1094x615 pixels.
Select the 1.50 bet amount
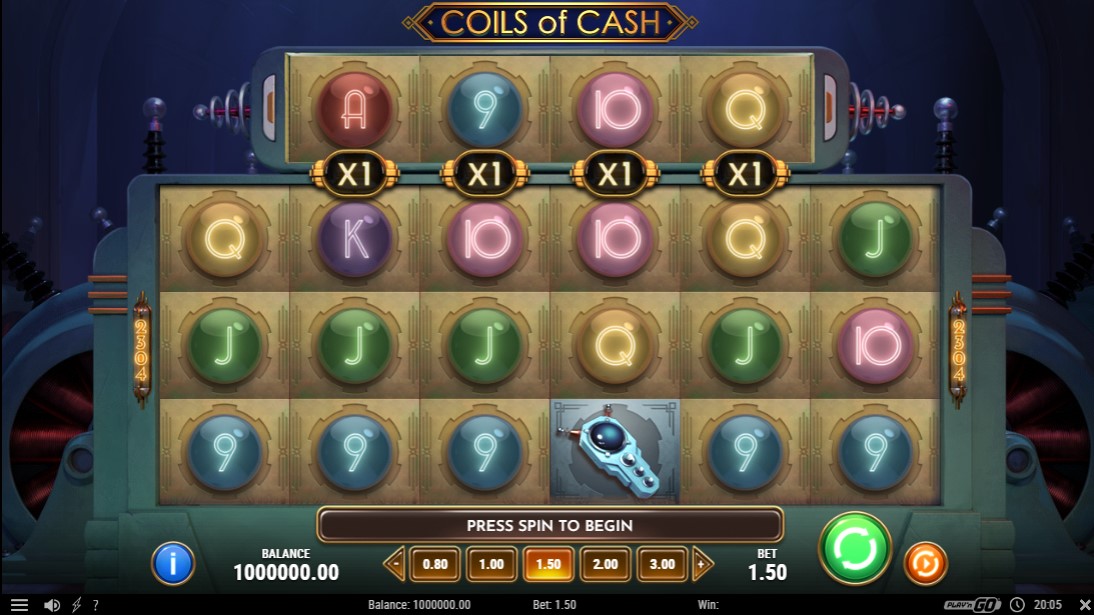coord(547,564)
